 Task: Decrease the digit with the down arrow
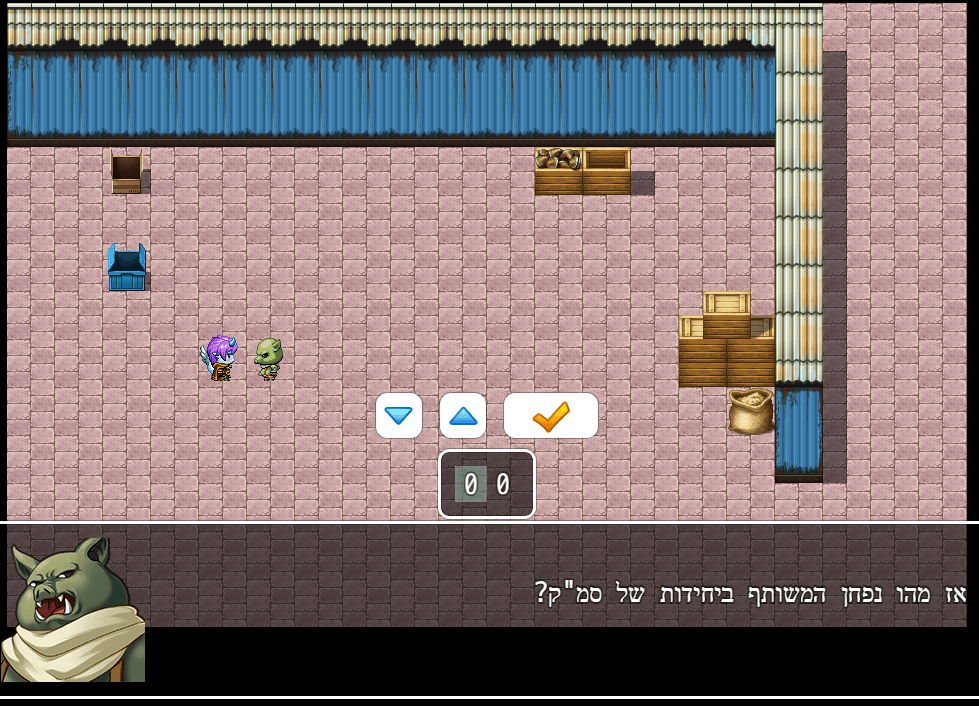pyautogui.click(x=399, y=415)
